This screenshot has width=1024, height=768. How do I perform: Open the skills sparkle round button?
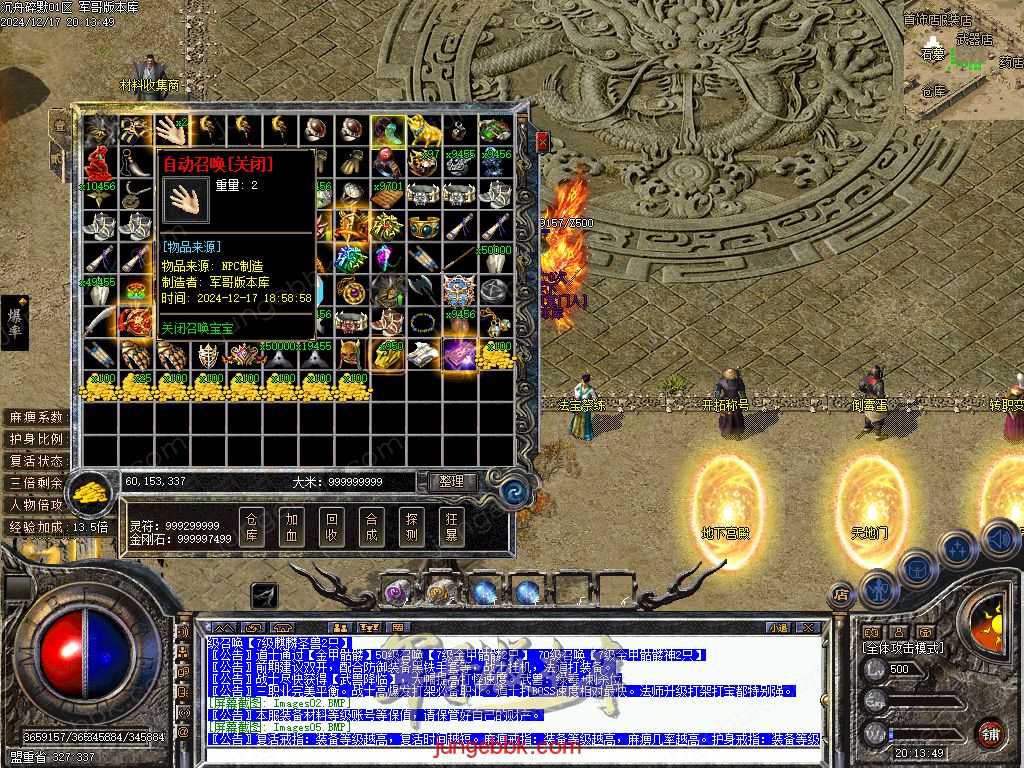coord(957,548)
